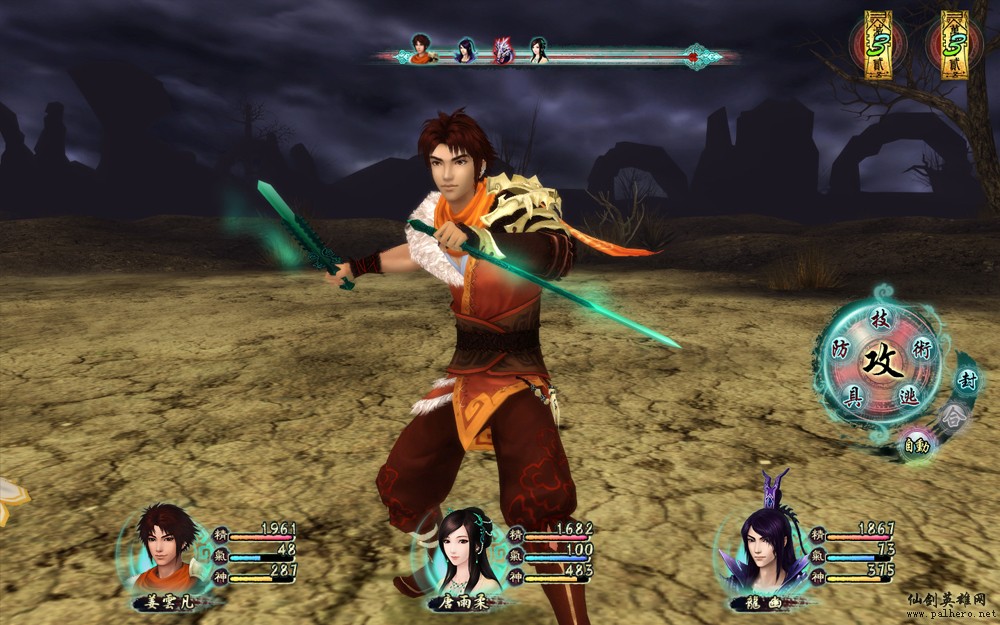1000x625 pixels.
Task: Open the 術 magic command
Action: click(x=922, y=347)
